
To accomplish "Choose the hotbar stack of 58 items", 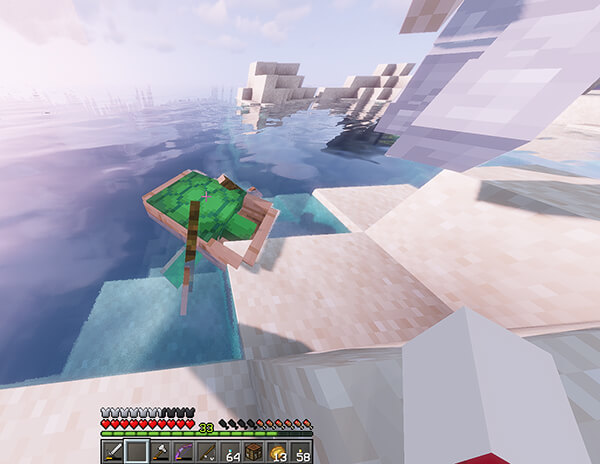I will (x=298, y=452).
